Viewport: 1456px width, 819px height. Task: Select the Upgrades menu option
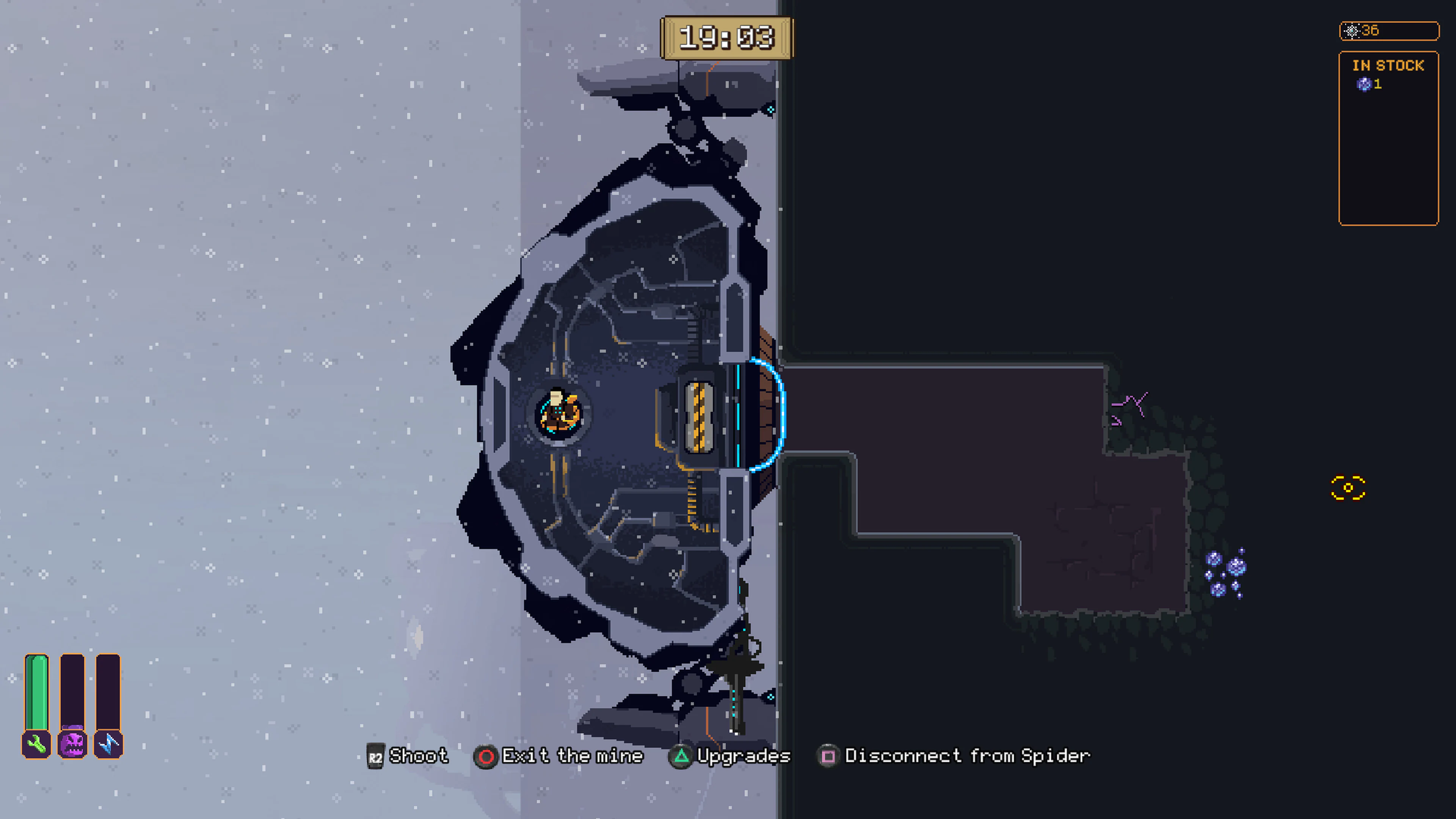click(x=743, y=756)
